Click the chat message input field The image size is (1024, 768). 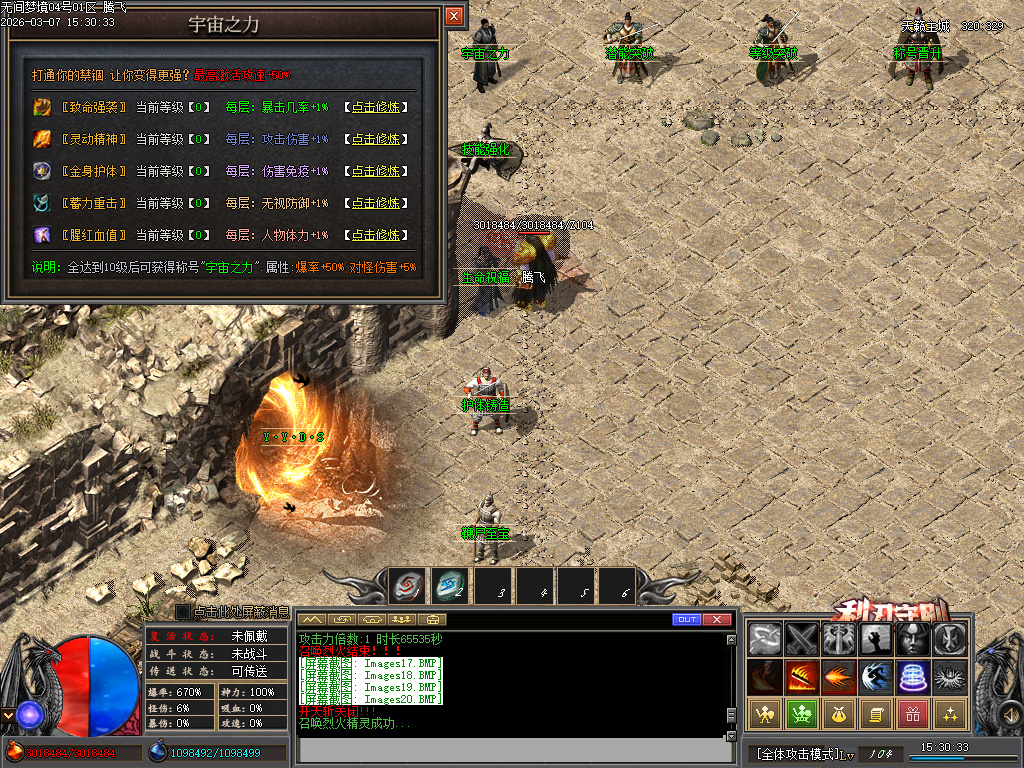[510, 749]
